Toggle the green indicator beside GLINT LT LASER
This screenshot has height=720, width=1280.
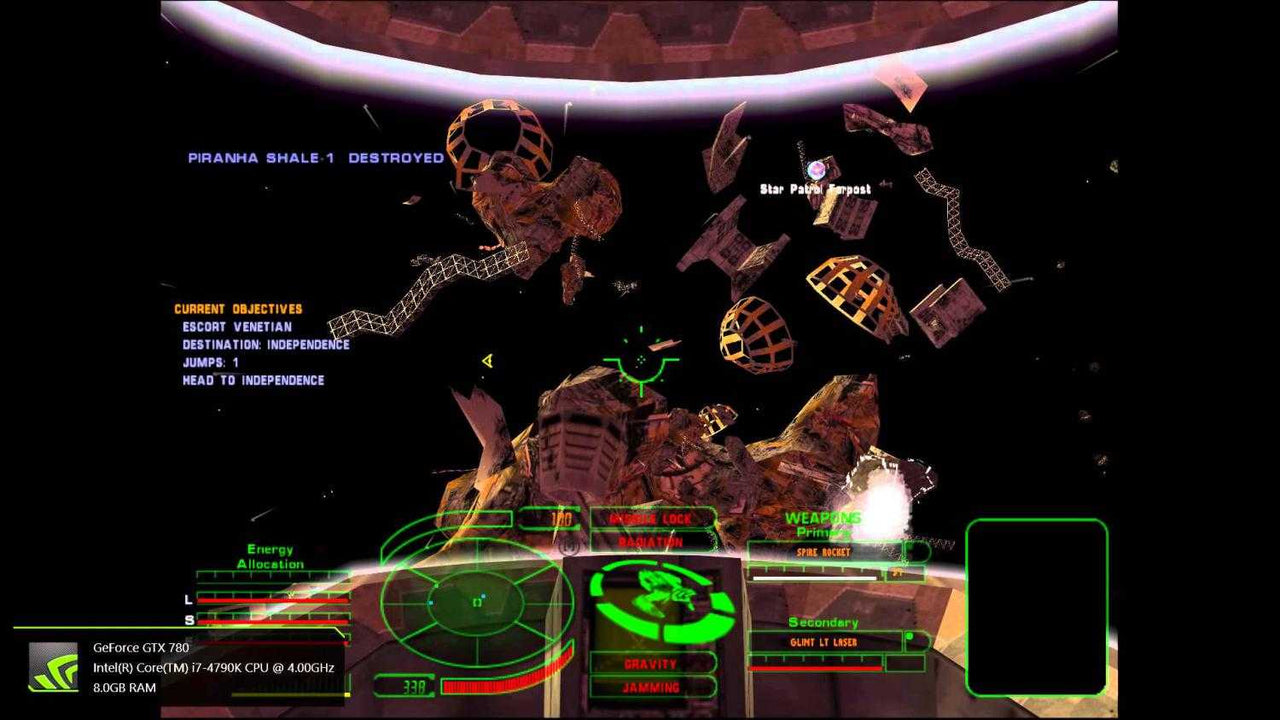(910, 635)
